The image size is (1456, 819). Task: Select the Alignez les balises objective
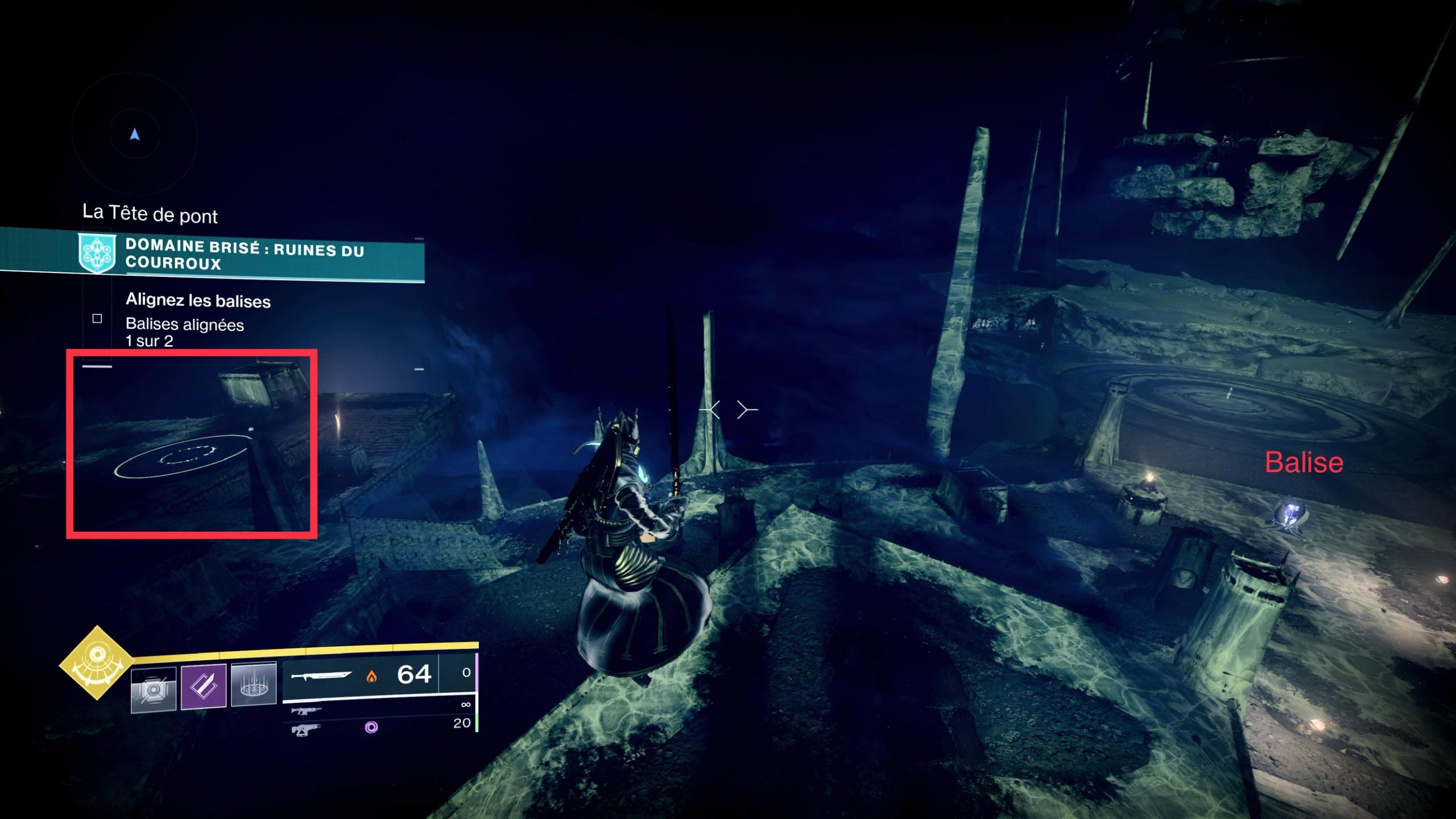tap(198, 300)
